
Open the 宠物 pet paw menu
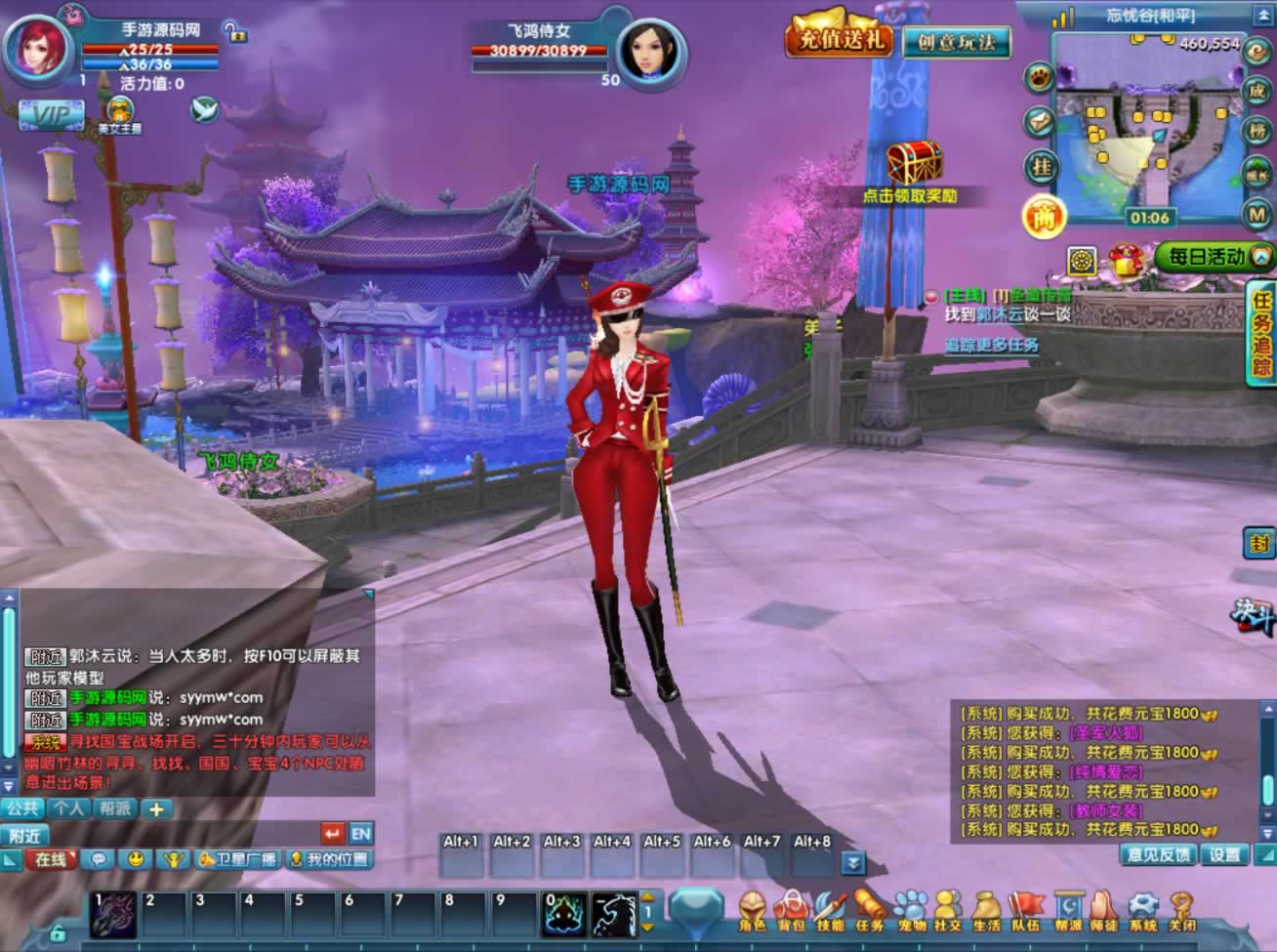pos(909,911)
